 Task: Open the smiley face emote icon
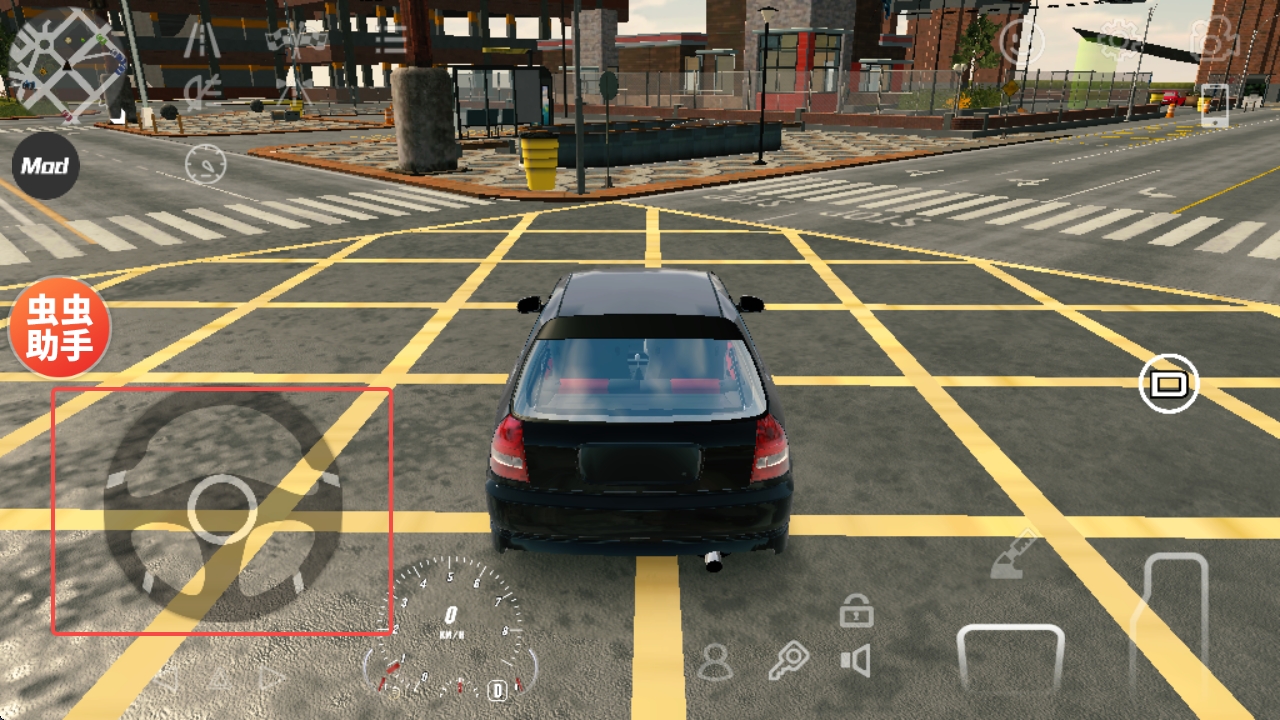pos(1022,42)
